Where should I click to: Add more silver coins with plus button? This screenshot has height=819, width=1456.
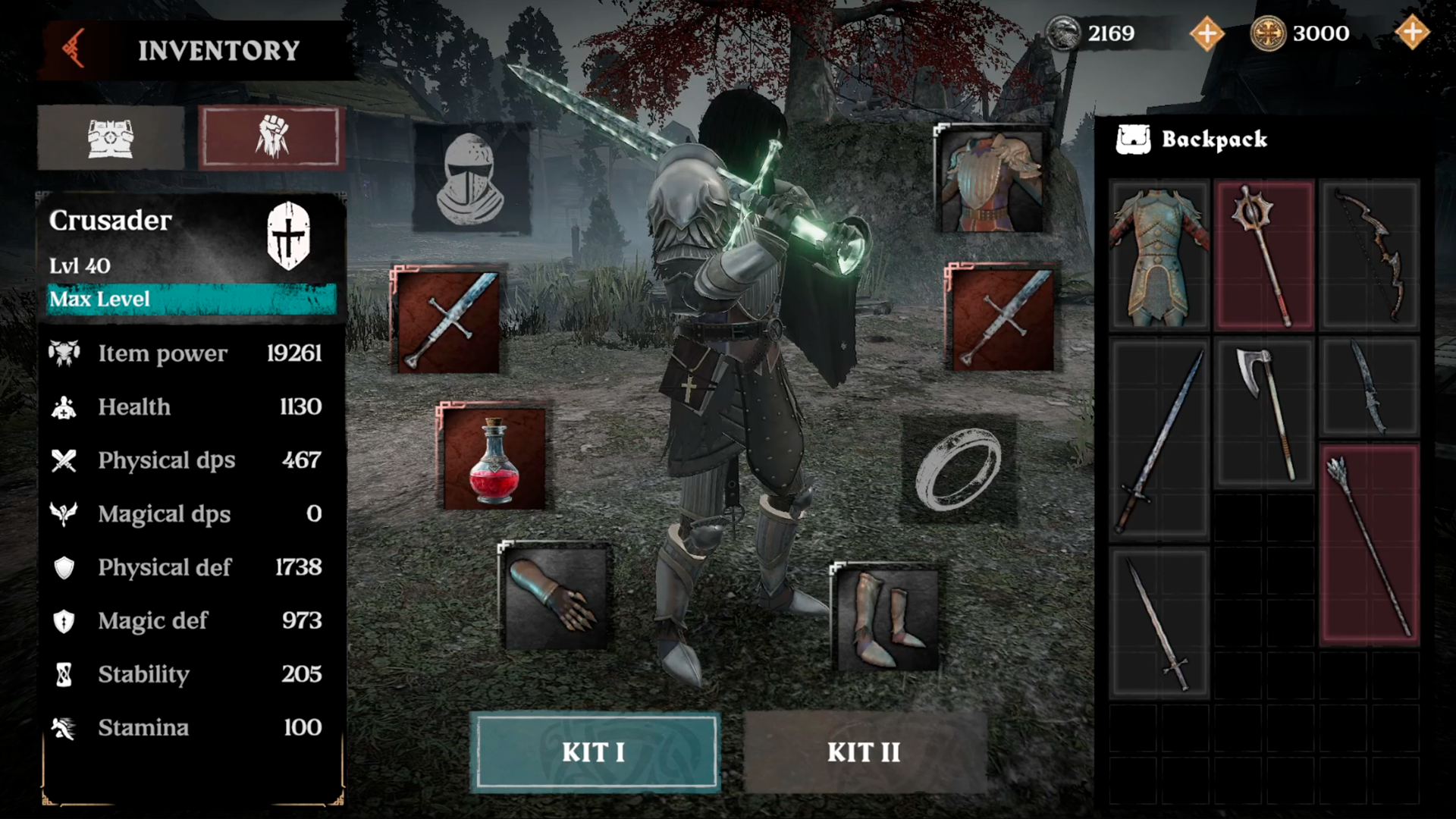(x=1207, y=33)
